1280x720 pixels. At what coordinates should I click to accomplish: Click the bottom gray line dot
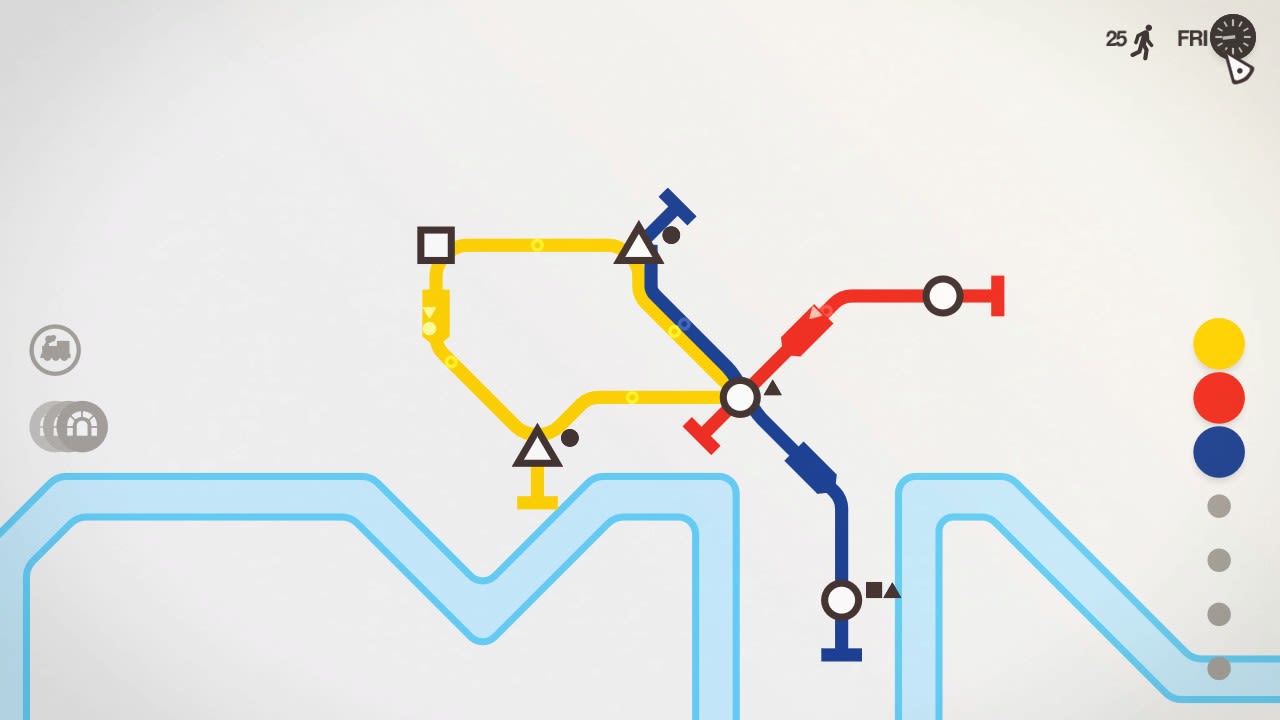point(1218,668)
